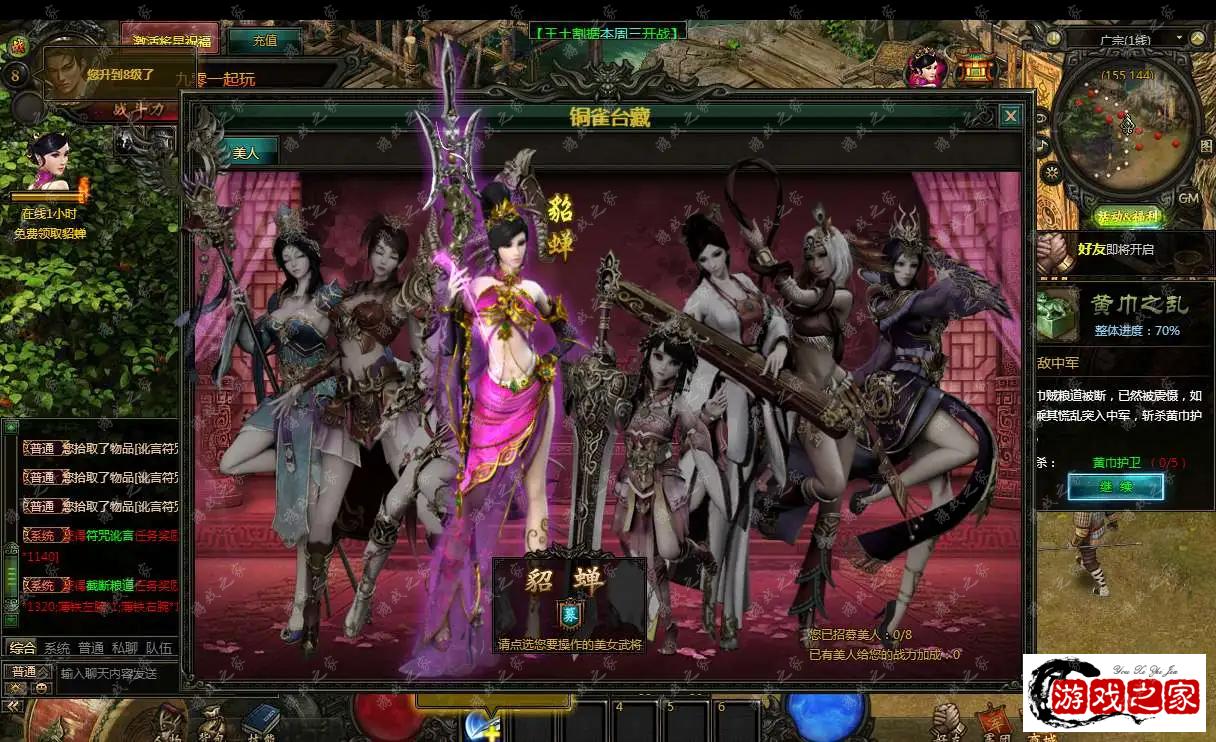Close the 铜雀台藏 beauty window
This screenshot has height=742, width=1216.
click(x=1011, y=116)
